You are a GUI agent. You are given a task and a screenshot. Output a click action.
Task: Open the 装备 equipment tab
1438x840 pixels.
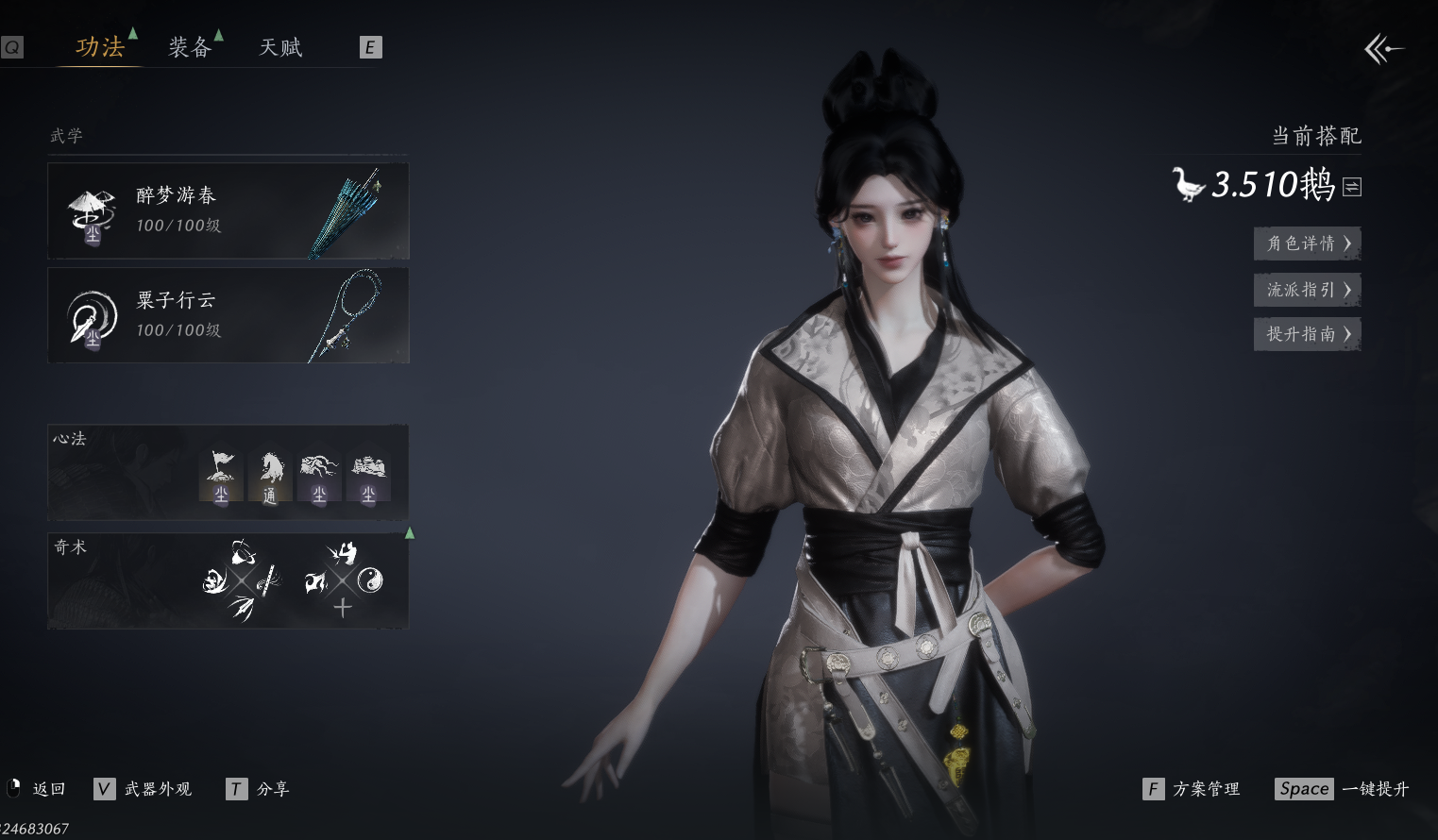point(190,47)
